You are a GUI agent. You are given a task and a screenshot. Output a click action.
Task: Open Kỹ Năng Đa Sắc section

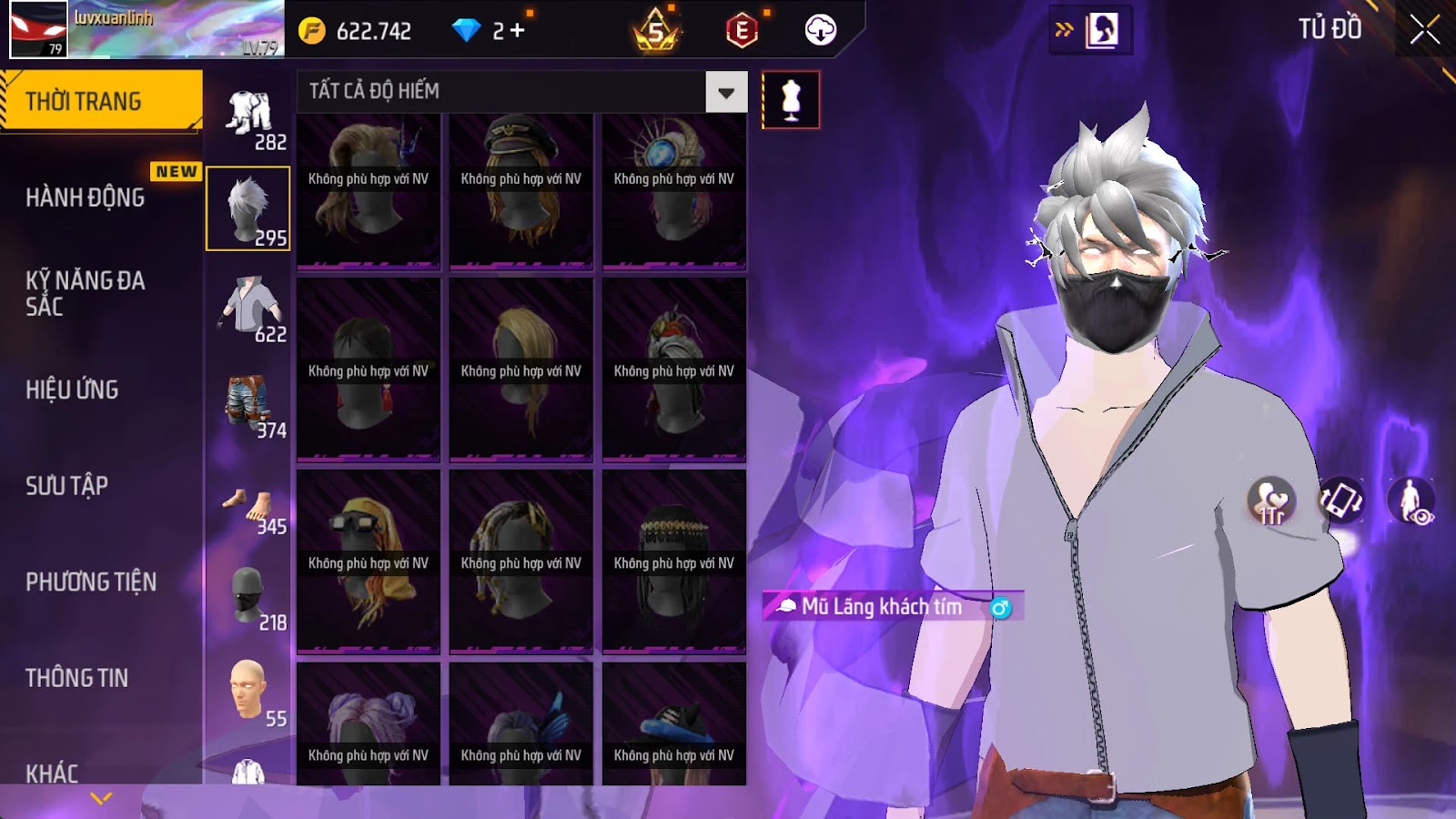coord(86,293)
